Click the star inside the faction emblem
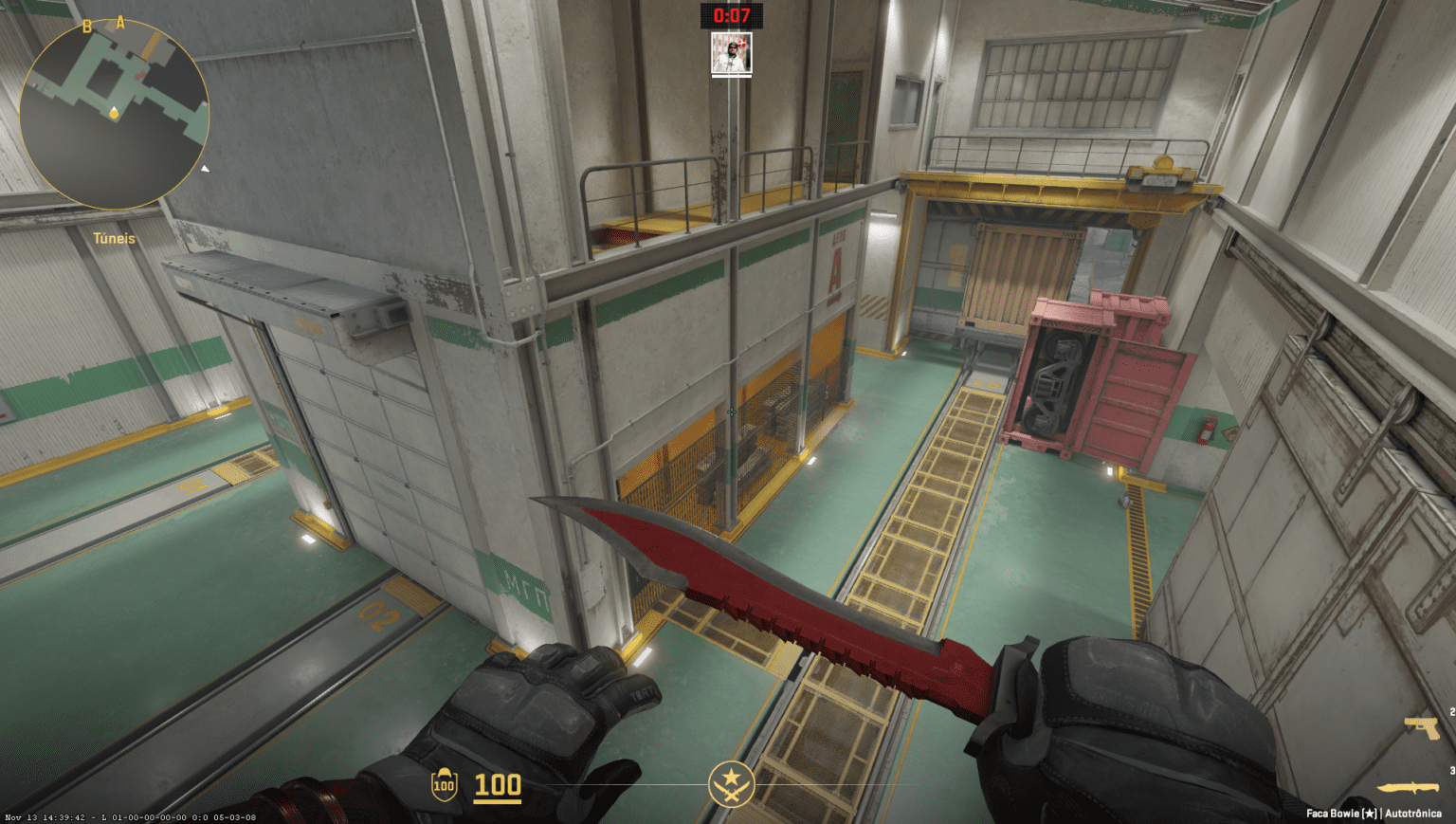This screenshot has width=1456, height=824. click(x=732, y=775)
